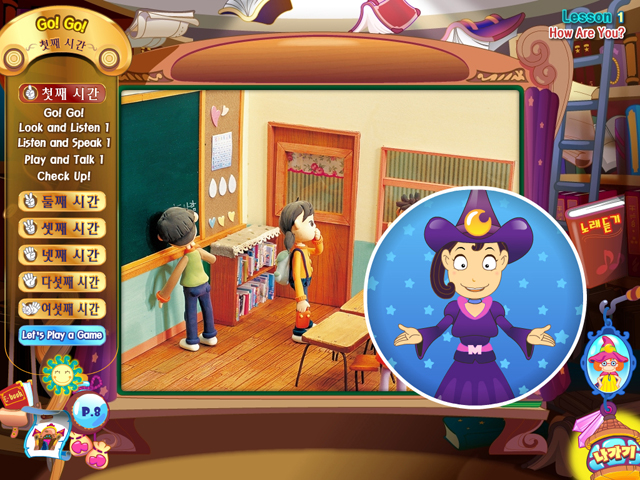The height and width of the screenshot is (480, 640).
Task: Switch to 둘째 시간 lesson
Action: click(62, 201)
